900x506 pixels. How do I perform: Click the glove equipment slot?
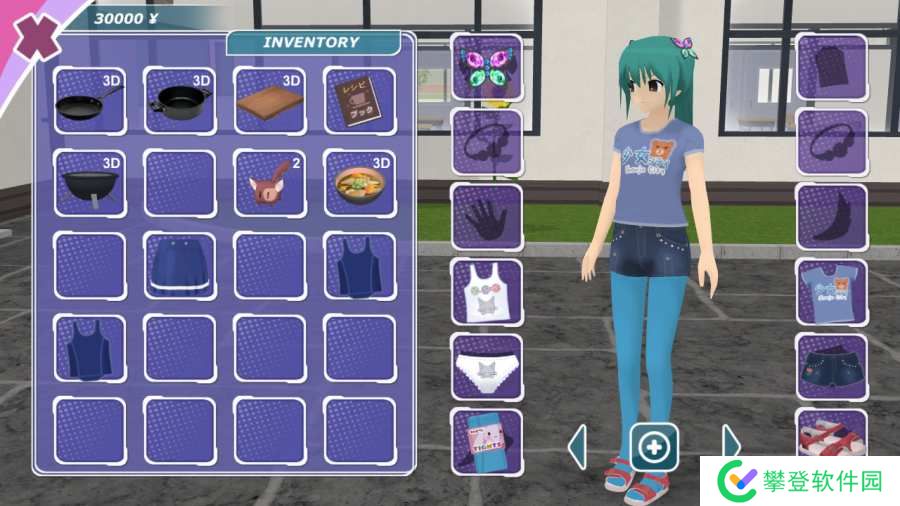coord(487,216)
